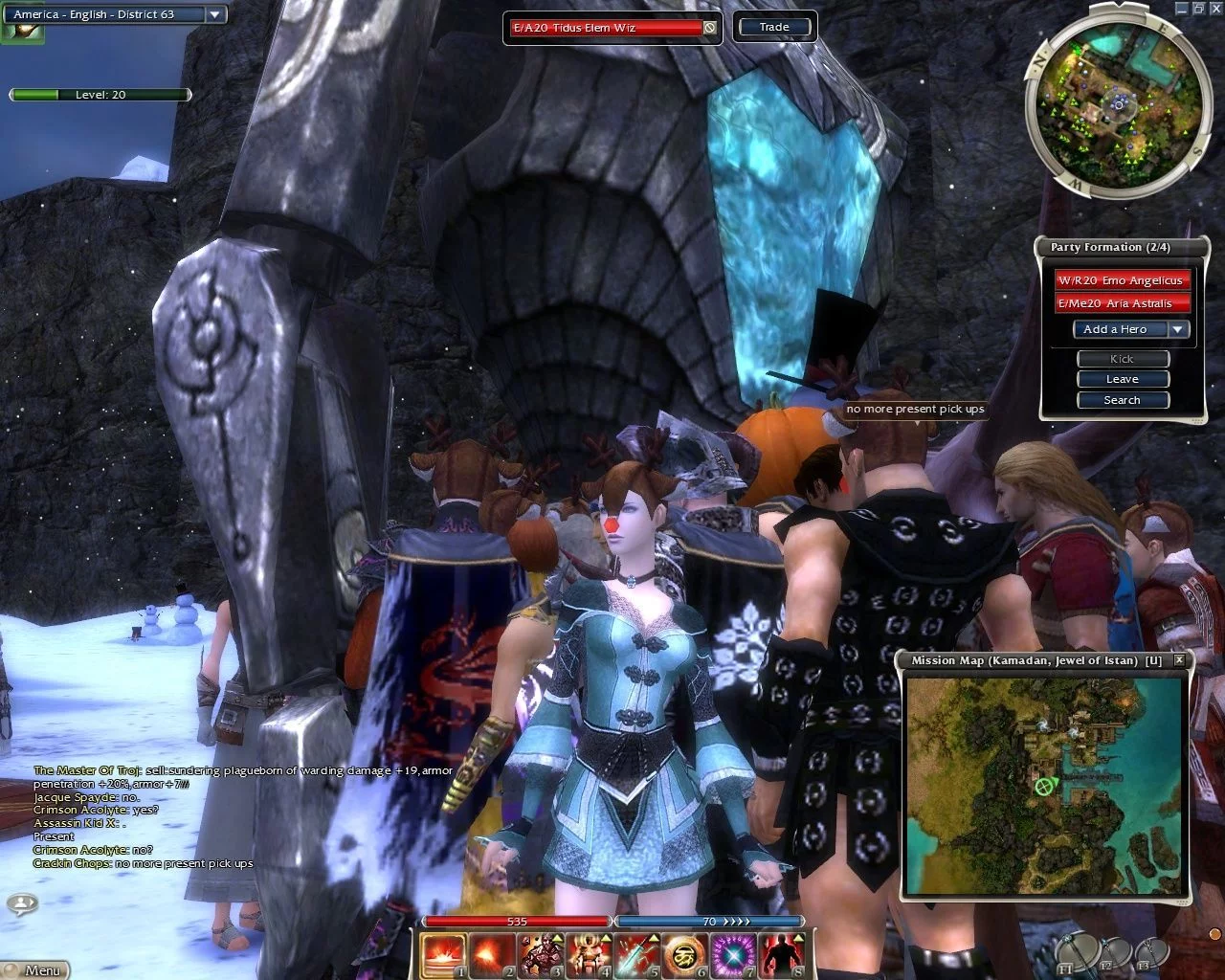Screen dimensions: 1225x980
Task: Use the fire burst skill in slot 2
Action: click(492, 955)
